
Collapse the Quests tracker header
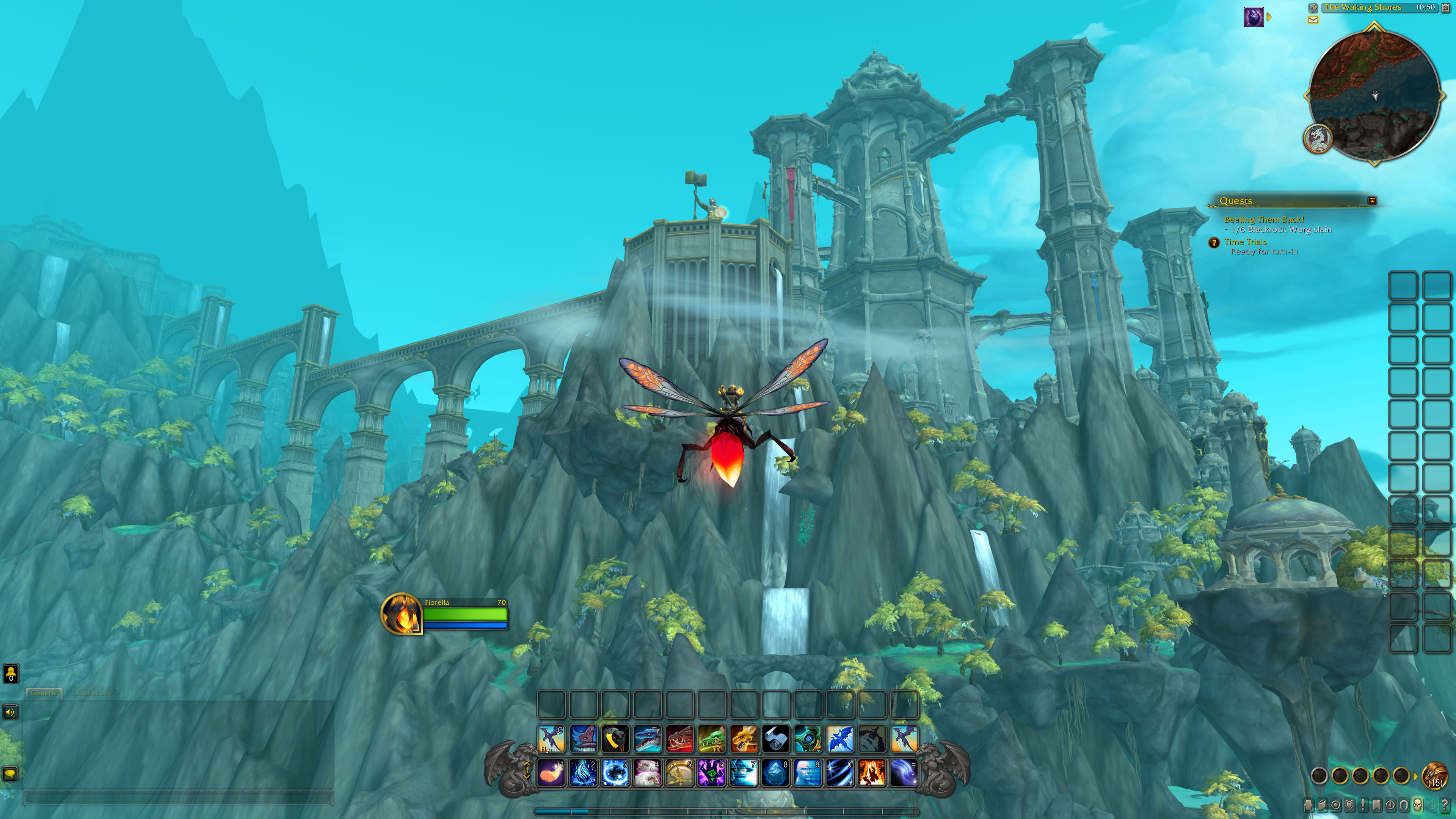pyautogui.click(x=1372, y=201)
